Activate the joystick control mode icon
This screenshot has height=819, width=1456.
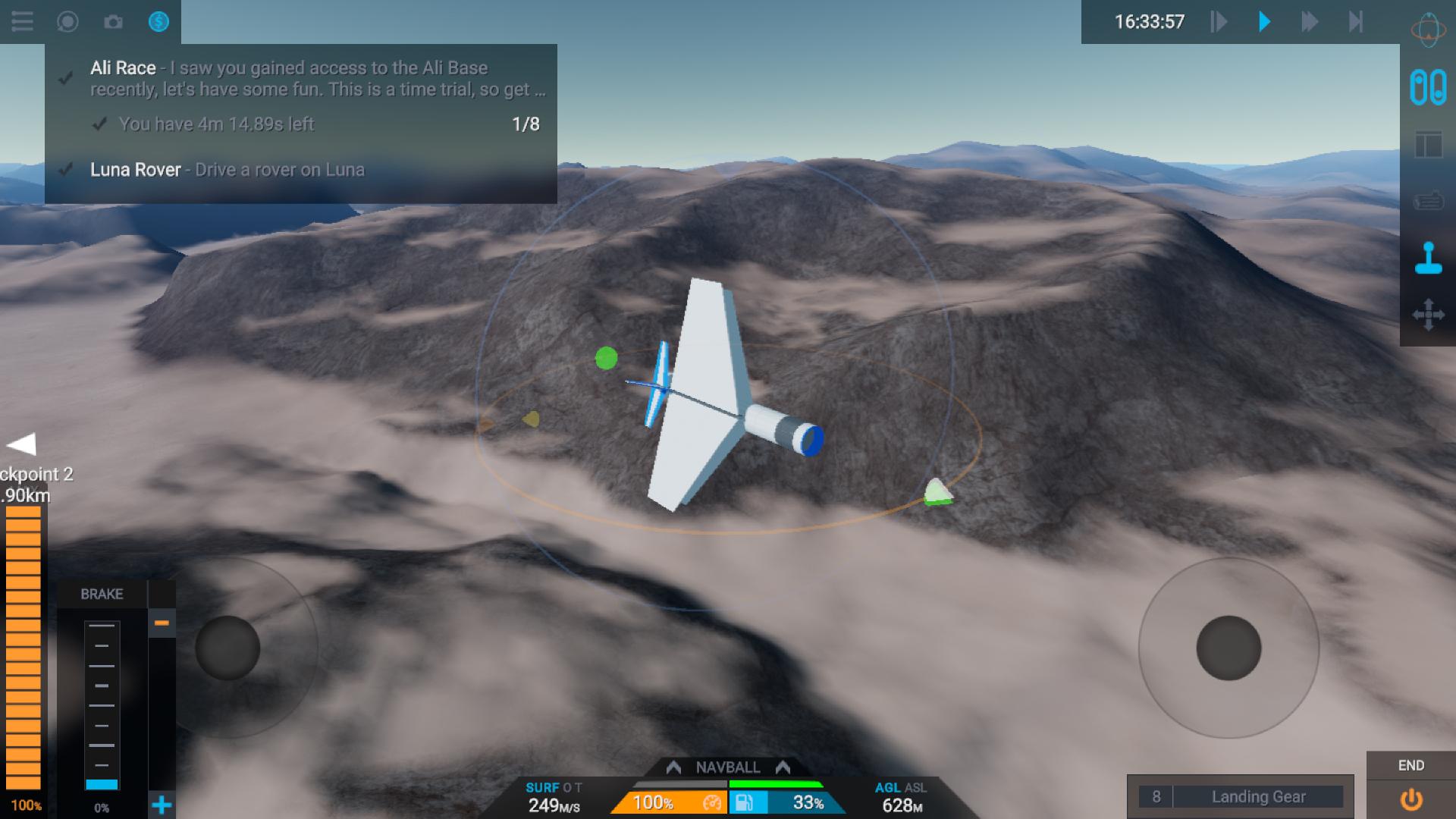pyautogui.click(x=1428, y=258)
